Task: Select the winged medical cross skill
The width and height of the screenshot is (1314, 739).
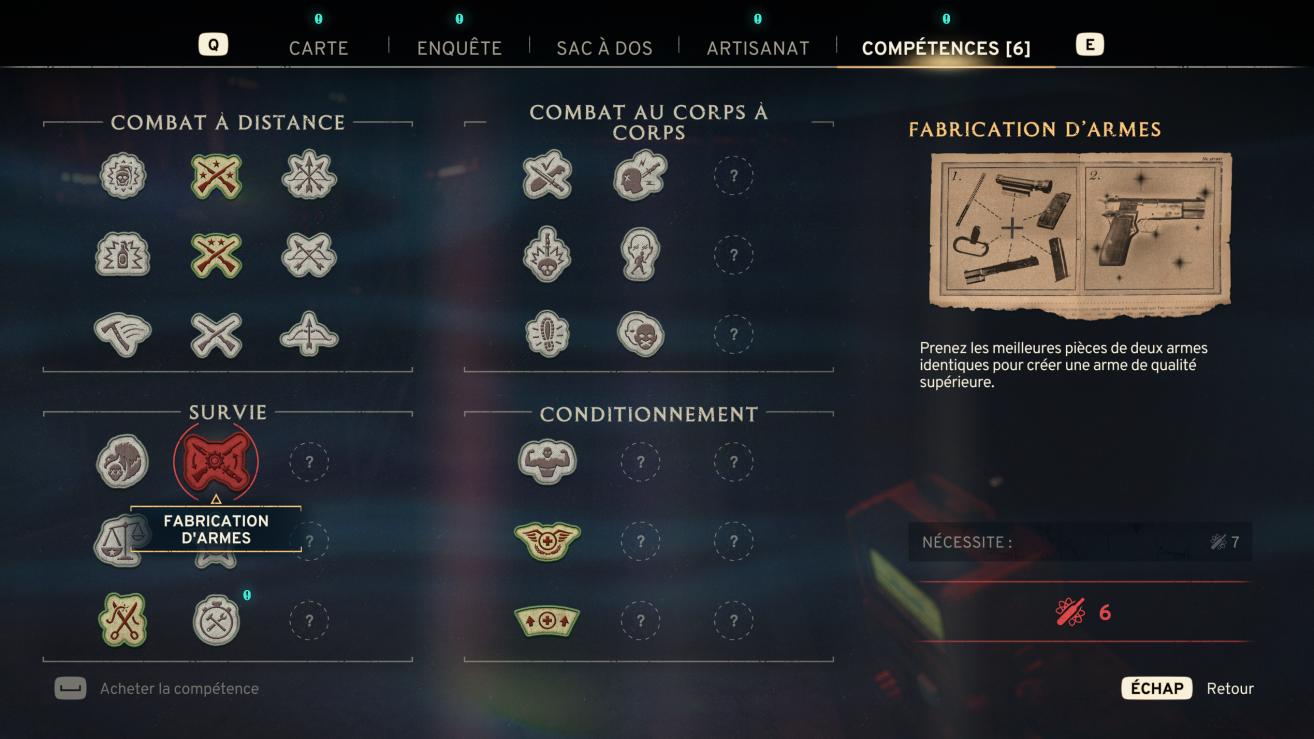Action: click(x=547, y=541)
